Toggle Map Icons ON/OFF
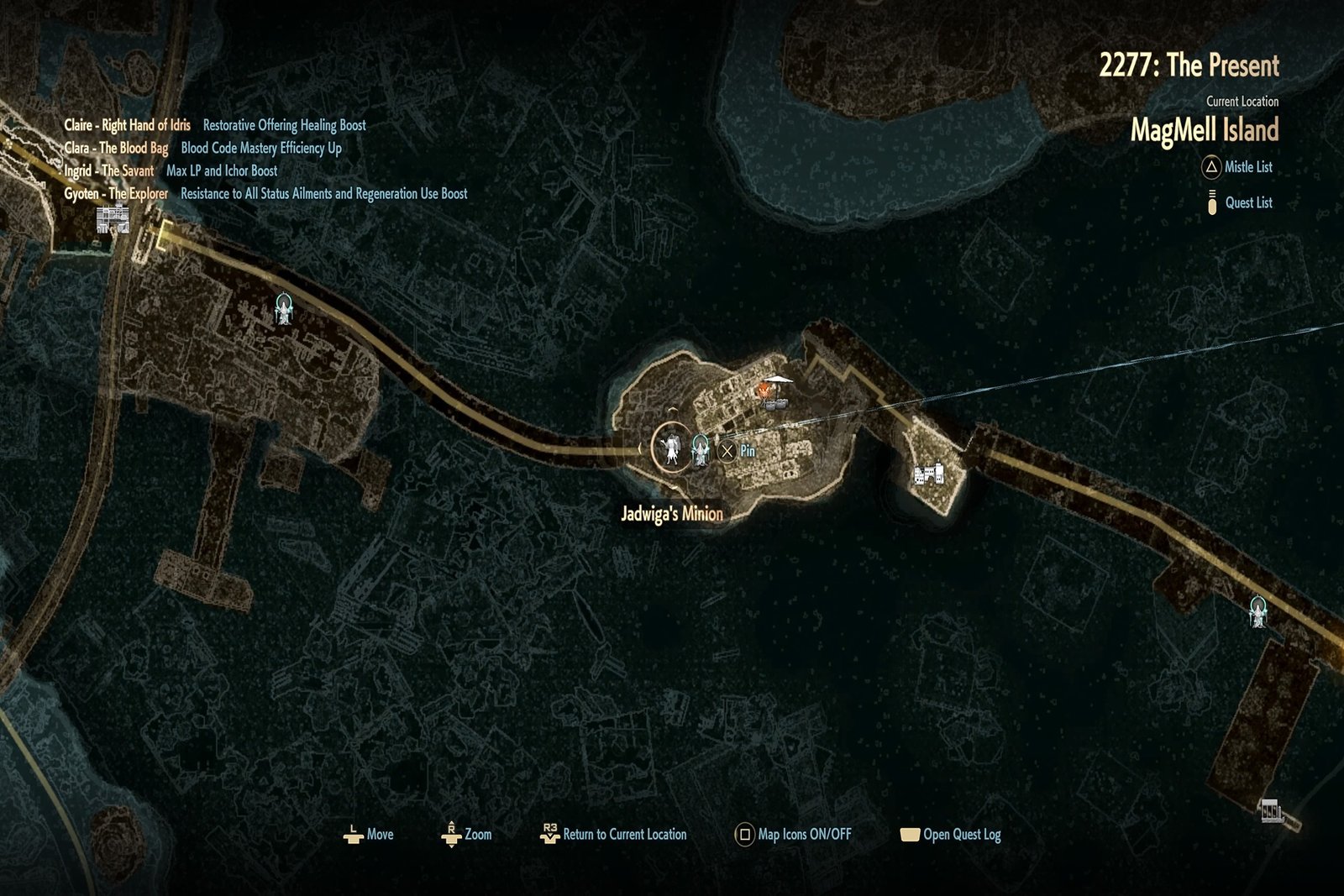The image size is (1344, 896). [794, 834]
